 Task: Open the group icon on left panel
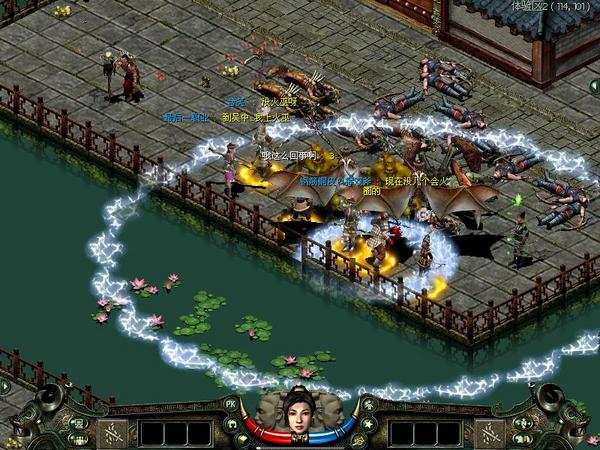pos(78,438)
